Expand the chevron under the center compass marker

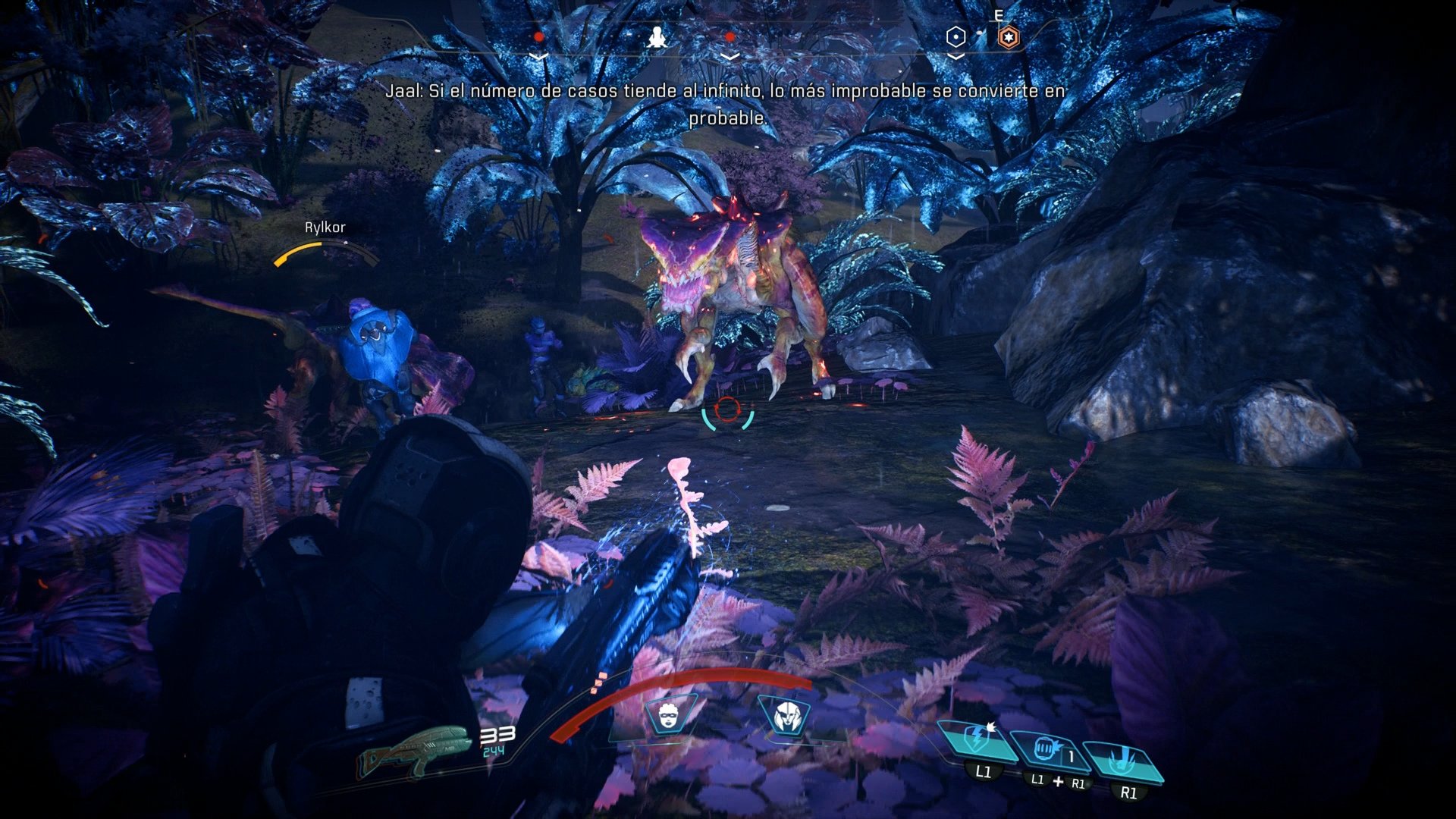click(x=730, y=55)
